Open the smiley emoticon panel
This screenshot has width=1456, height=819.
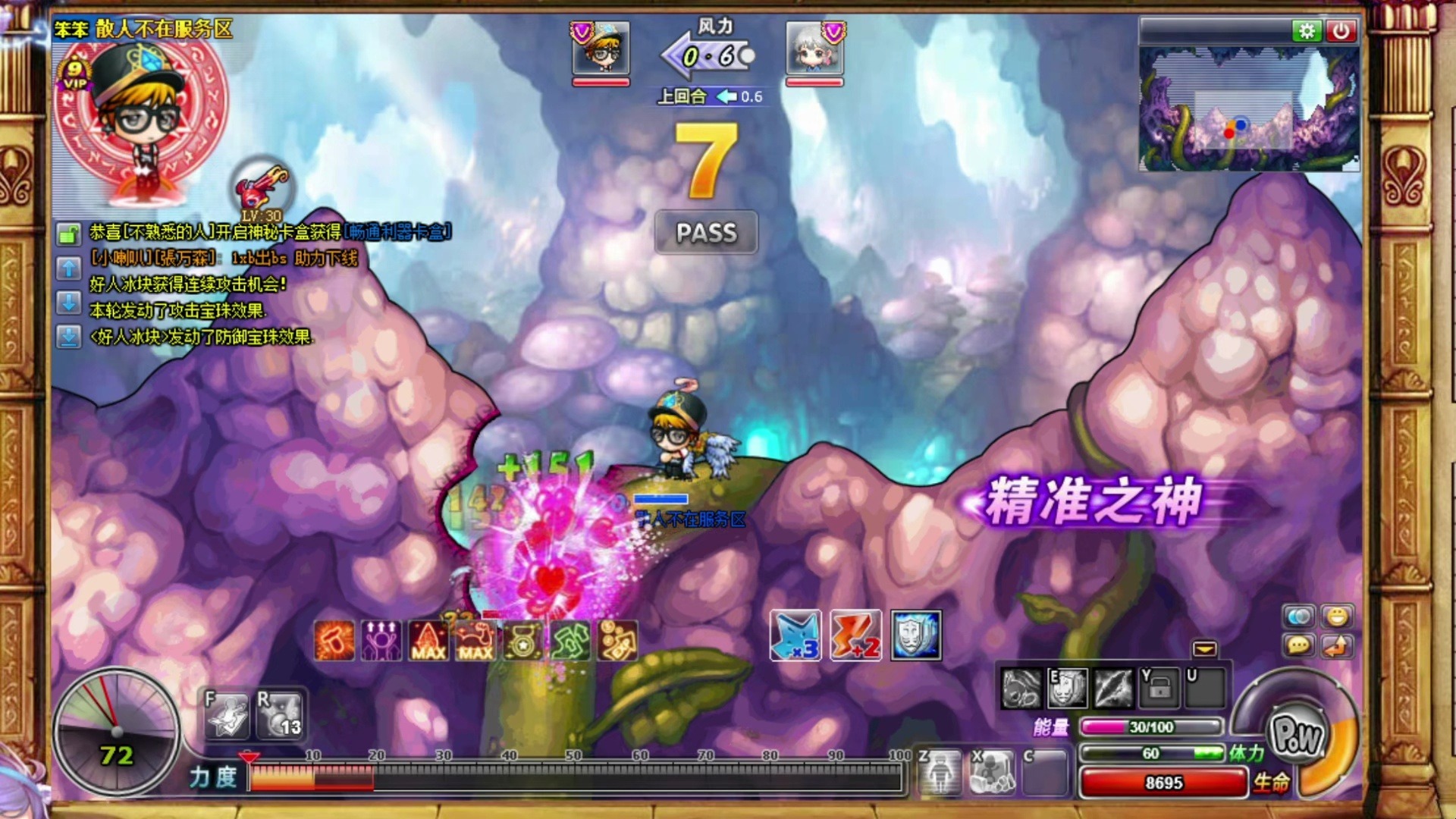[x=1336, y=617]
